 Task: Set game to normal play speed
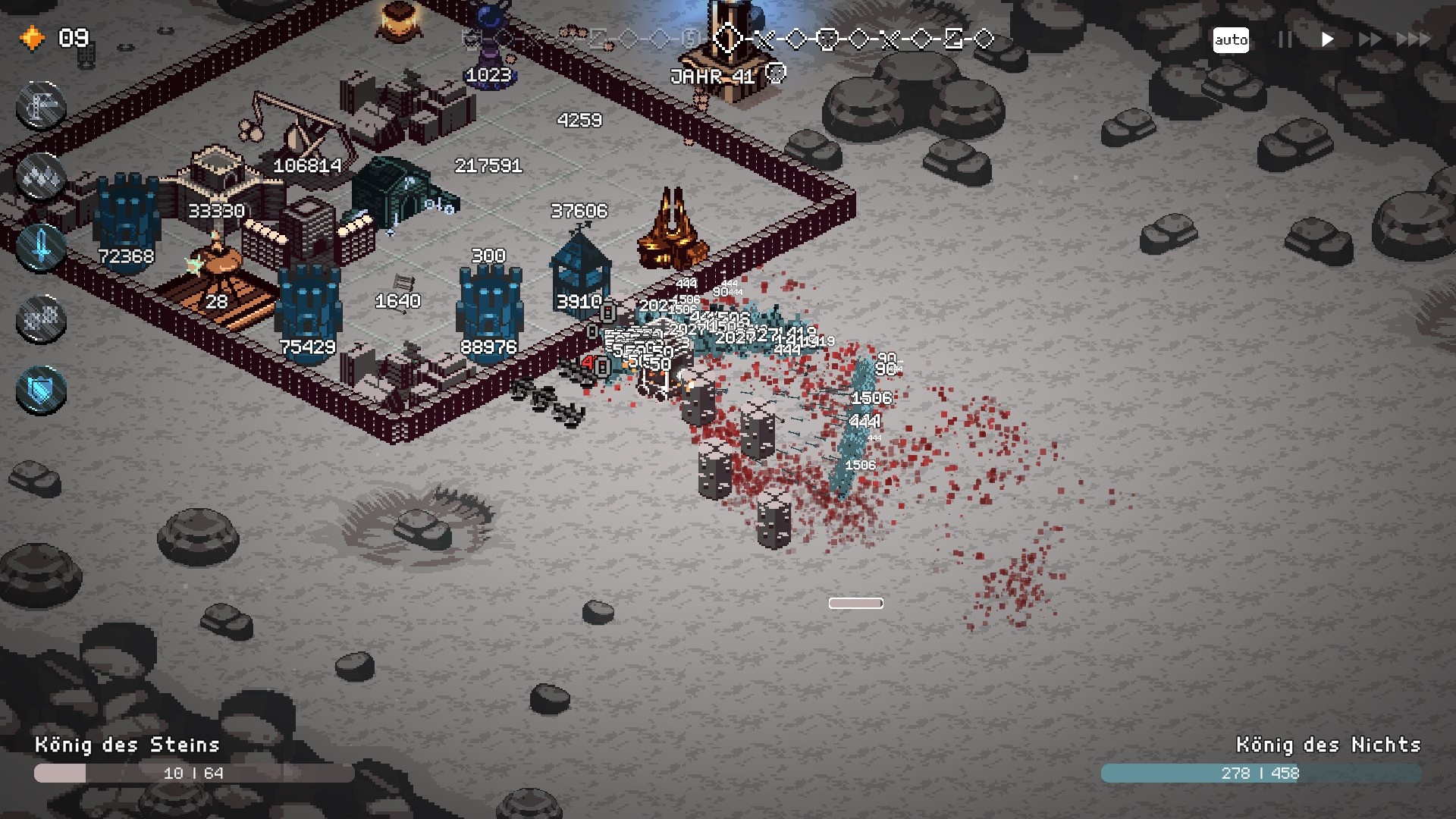click(1327, 39)
